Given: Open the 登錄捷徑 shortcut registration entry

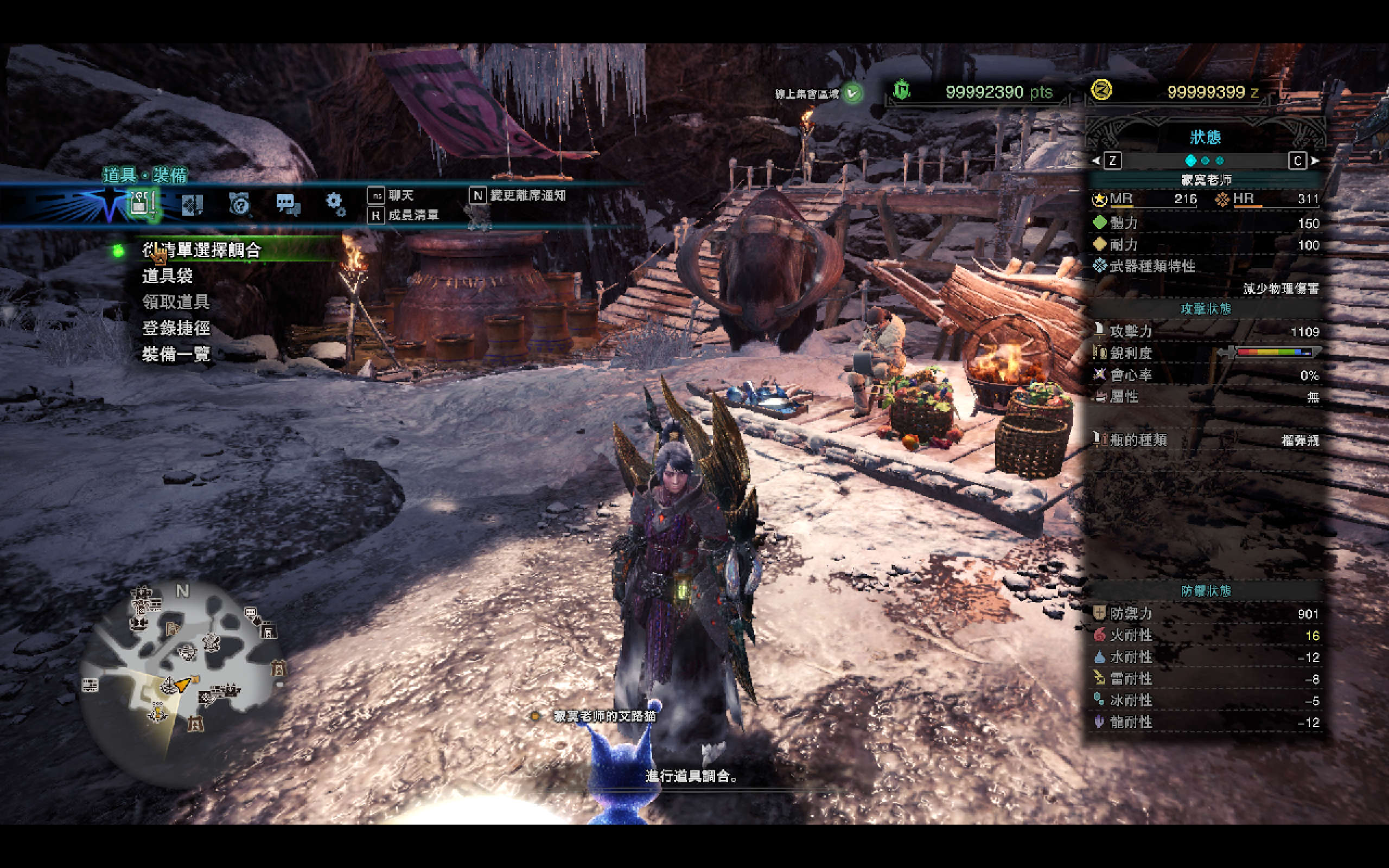Looking at the screenshot, I should point(176,328).
